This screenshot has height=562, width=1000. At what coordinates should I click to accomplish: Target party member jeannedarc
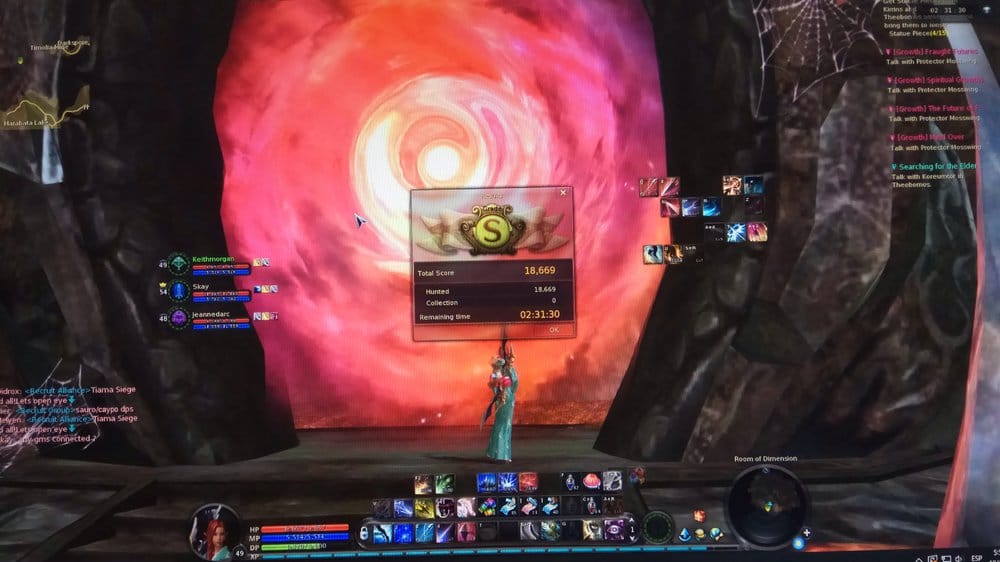211,313
